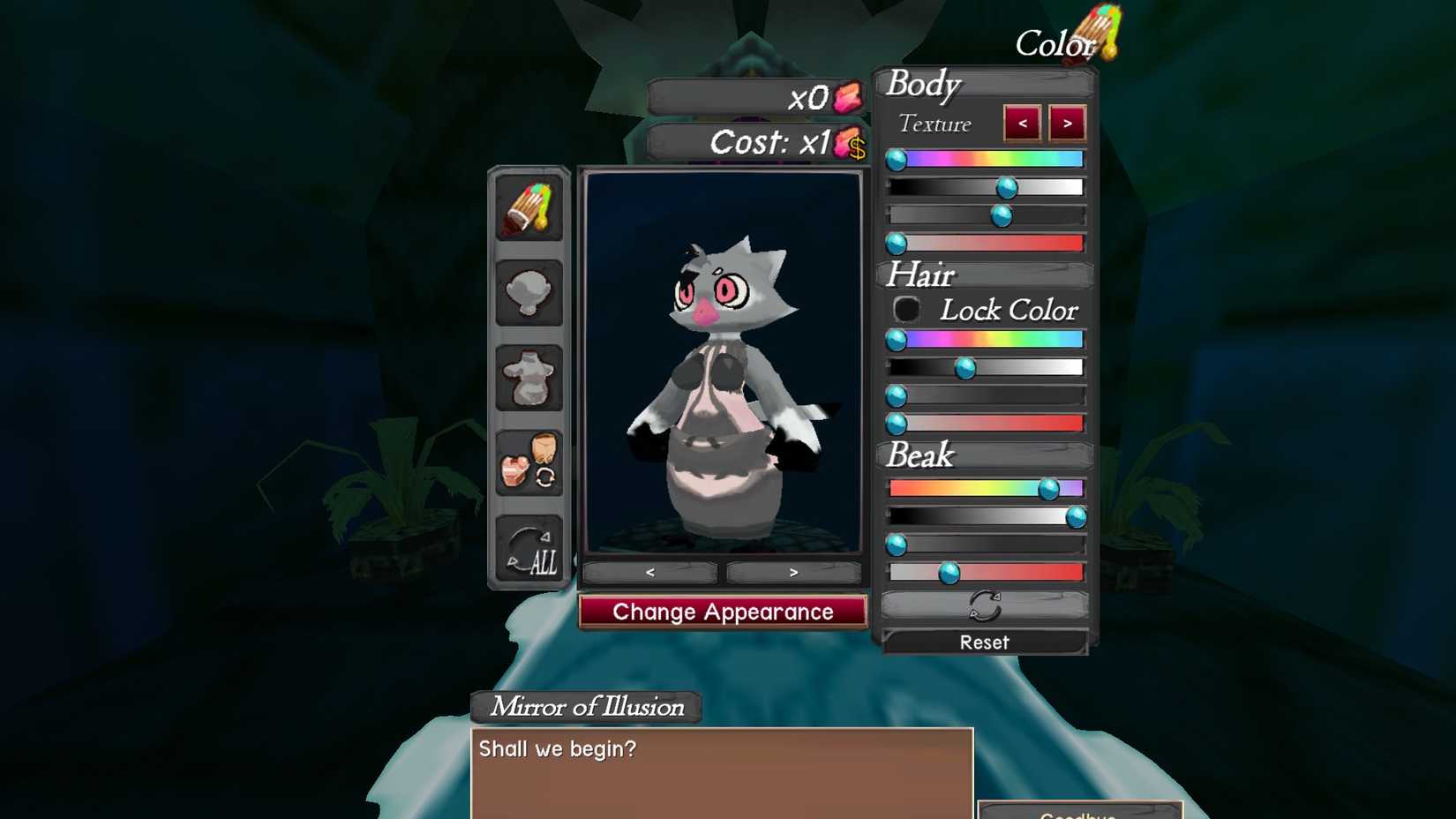Select the Beak section header
Screen dimensions: 1456x819
pos(919,455)
